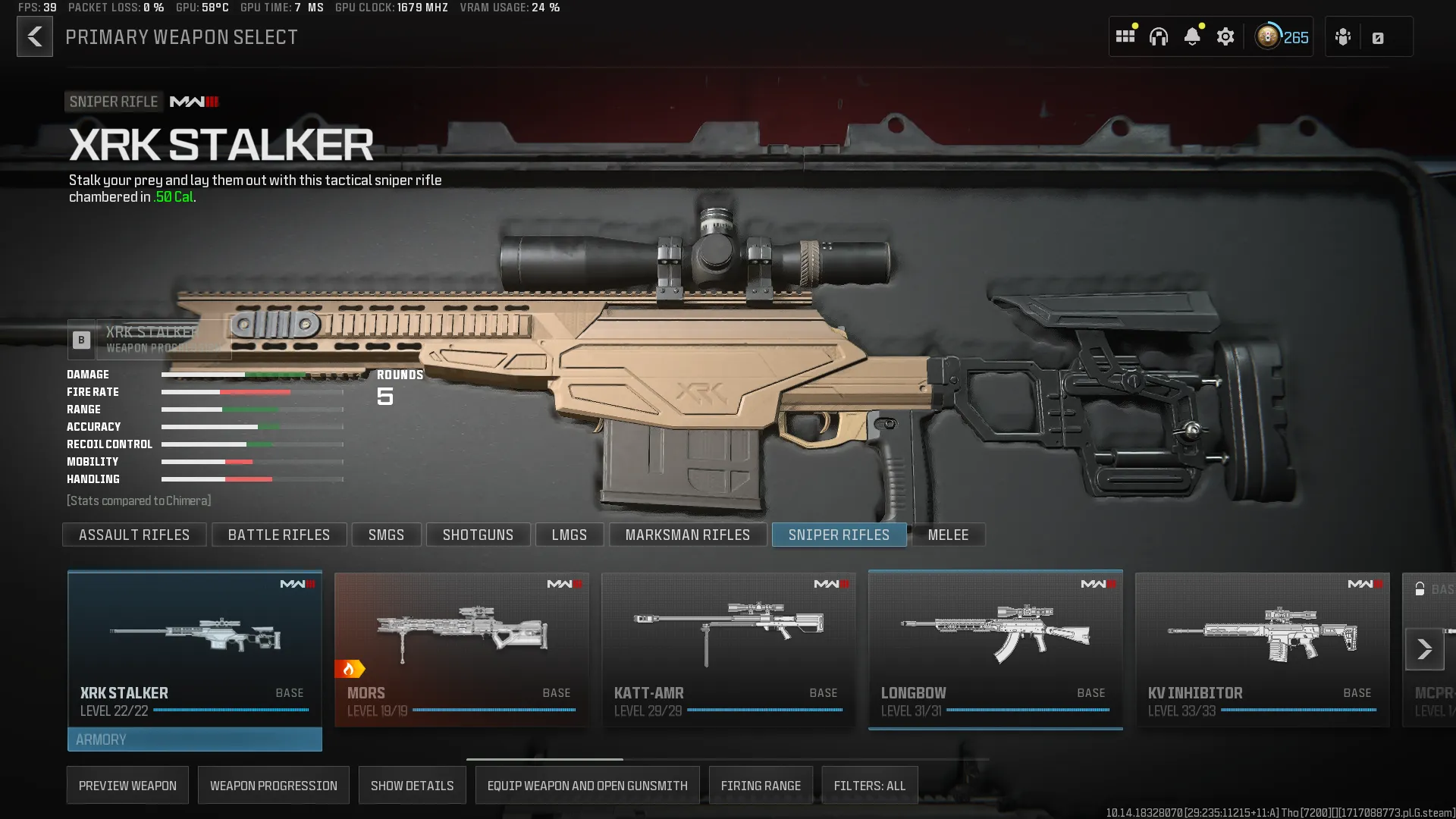The image size is (1456, 819).
Task: Open the notifications bell panel
Action: coord(1193,36)
